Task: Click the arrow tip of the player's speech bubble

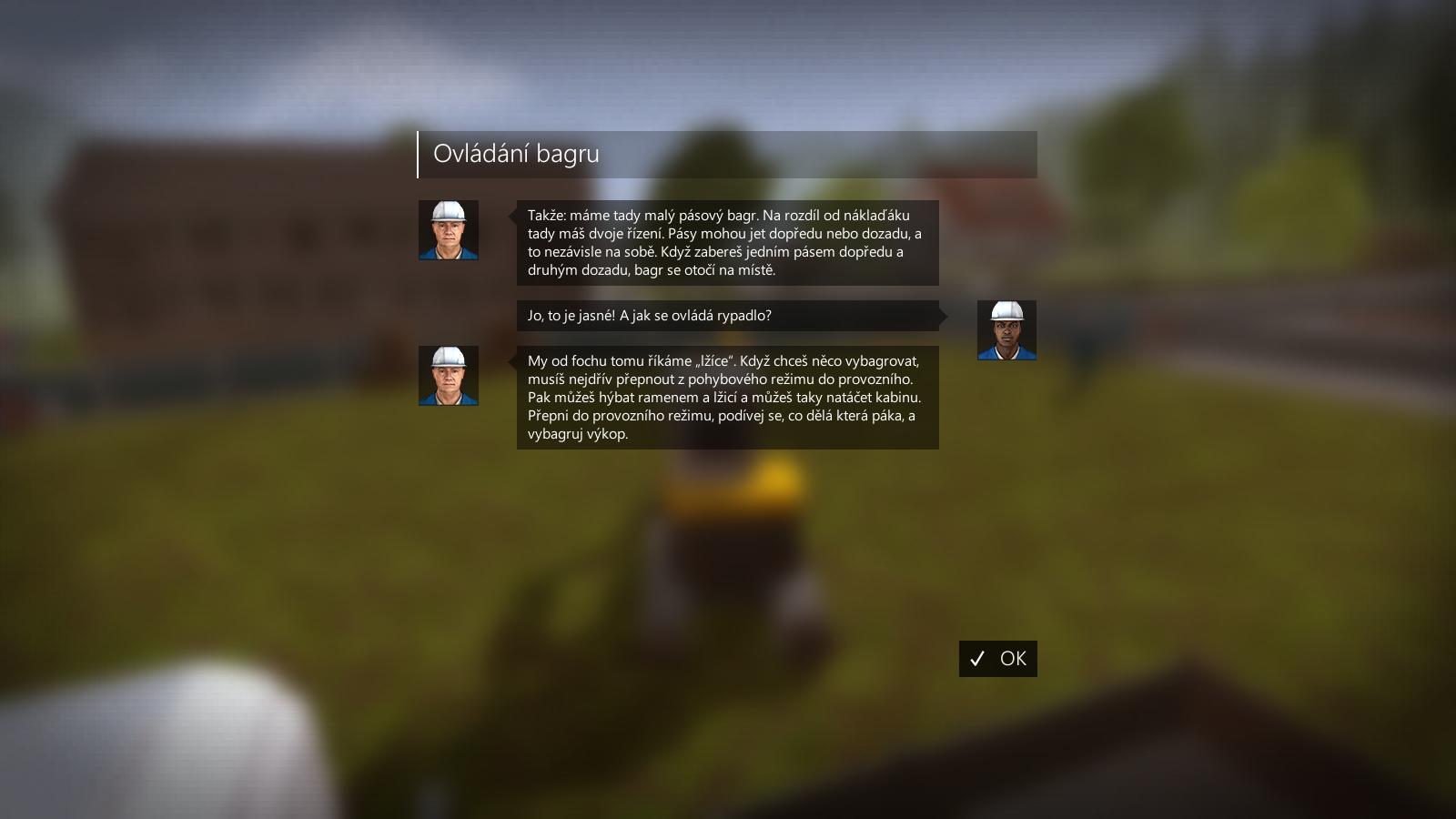Action: (946, 316)
